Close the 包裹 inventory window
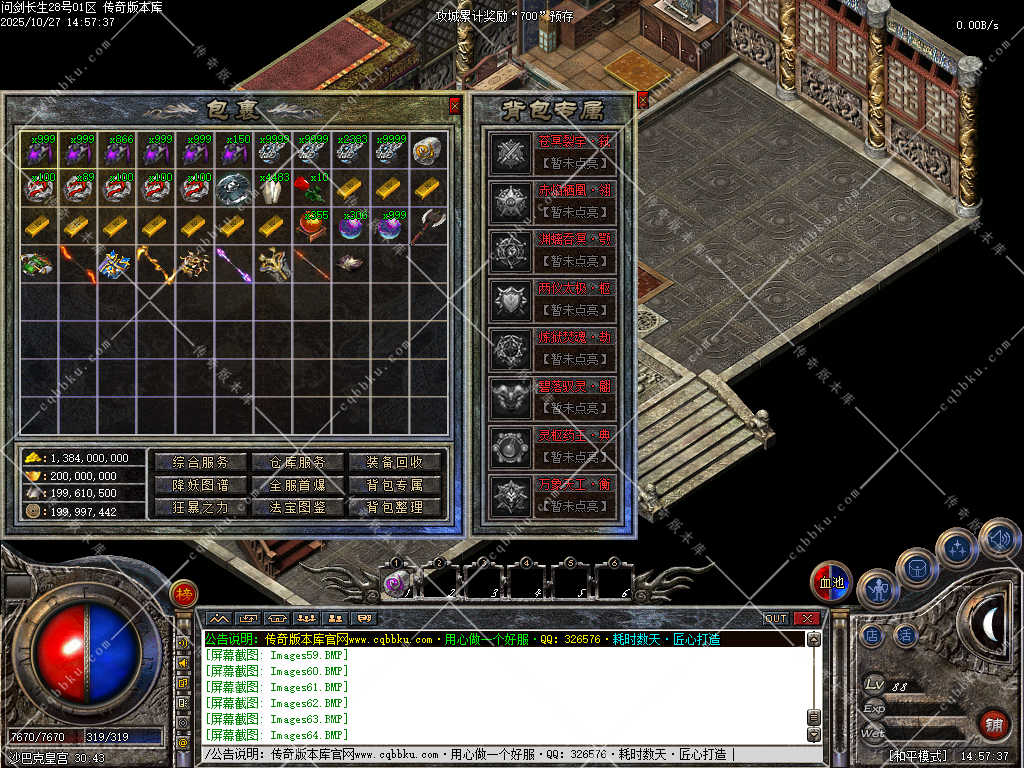 tap(455, 105)
